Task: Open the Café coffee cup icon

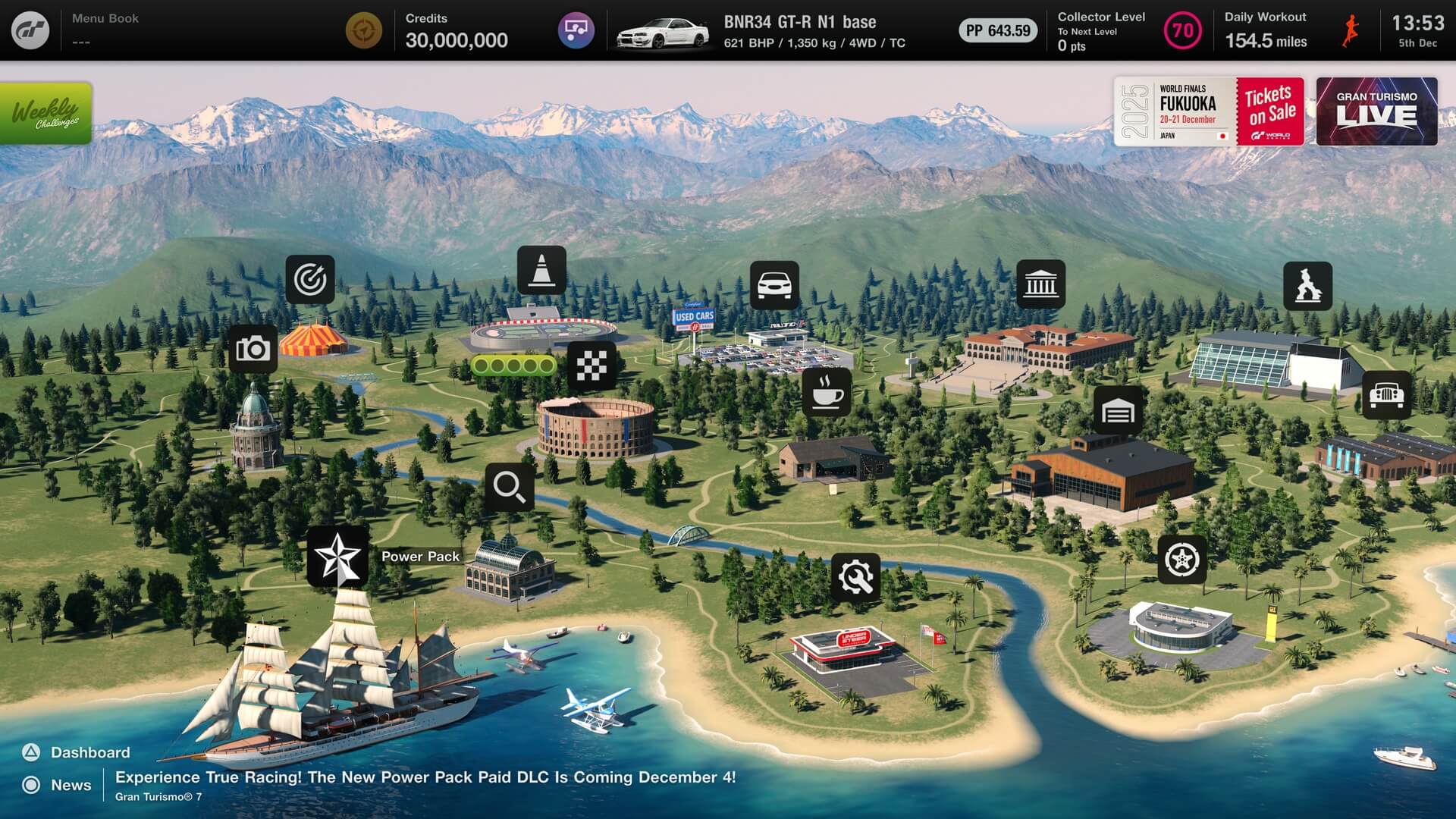Action: 827,393
